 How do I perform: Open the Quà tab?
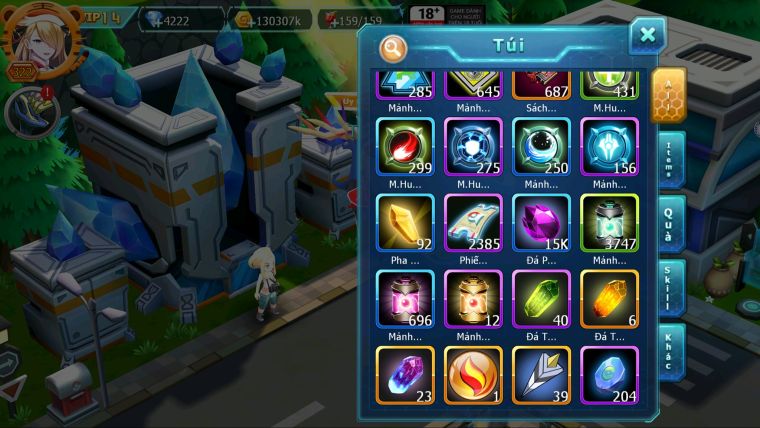pyautogui.click(x=670, y=223)
